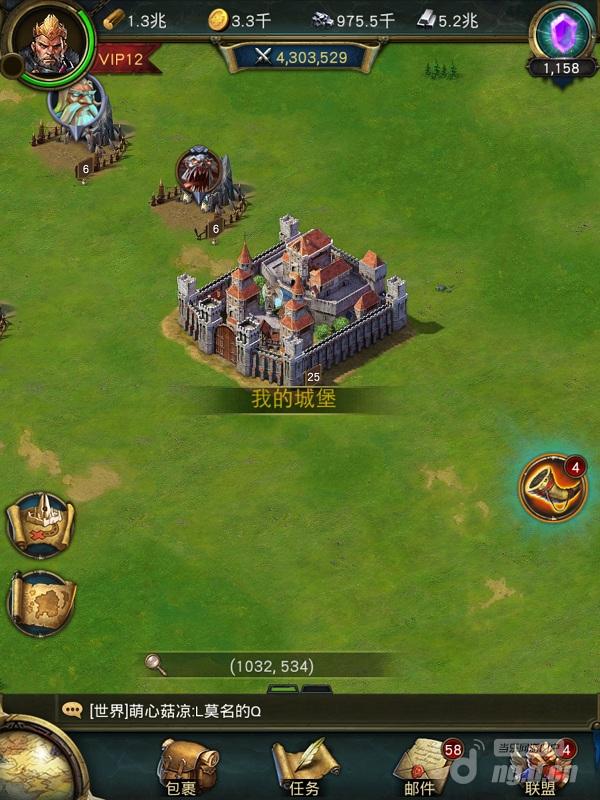Screen dimensions: 600x800
Task: Open the helmet scroll icon
Action: (x=40, y=525)
